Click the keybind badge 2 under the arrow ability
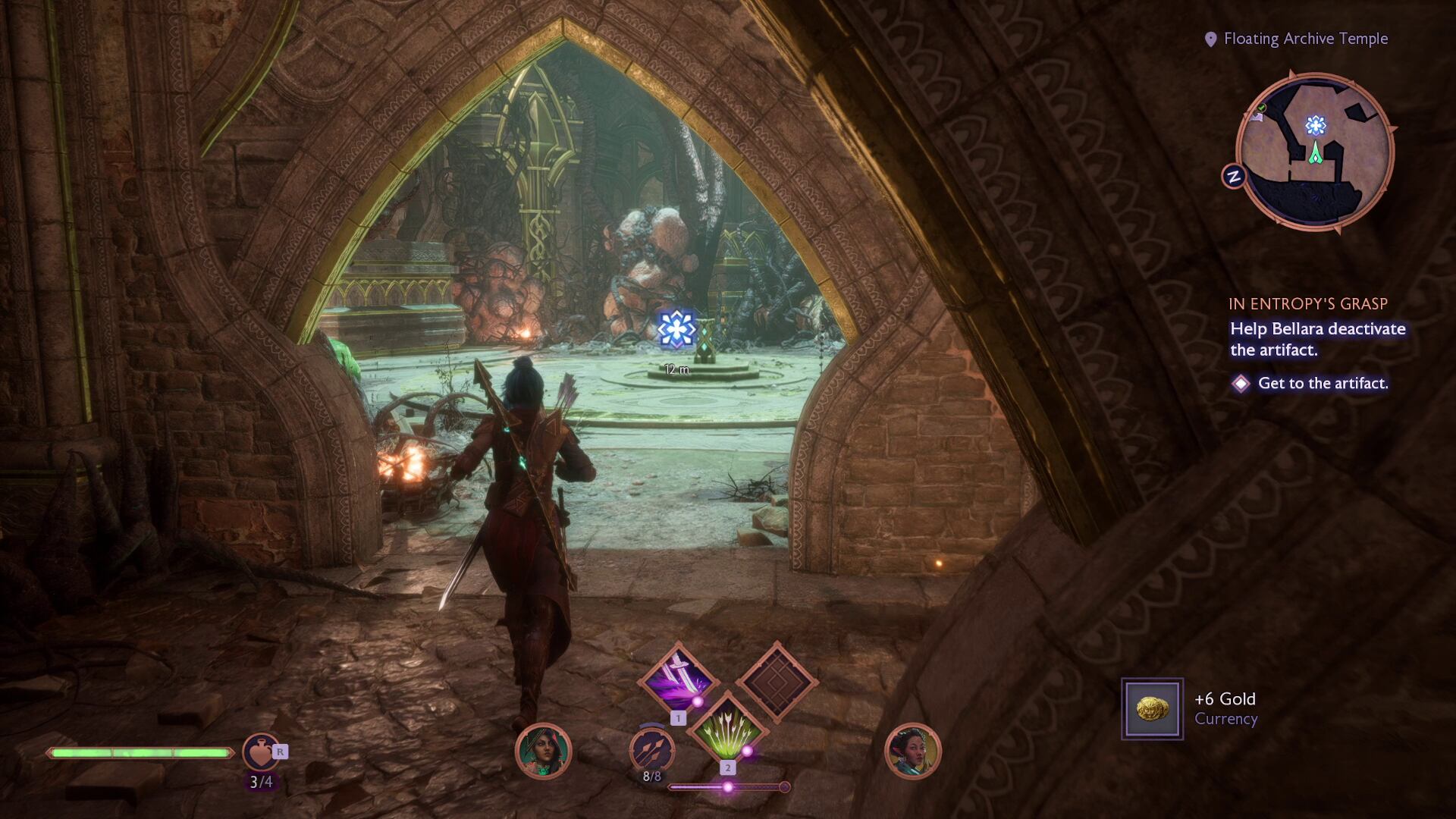 730,768
